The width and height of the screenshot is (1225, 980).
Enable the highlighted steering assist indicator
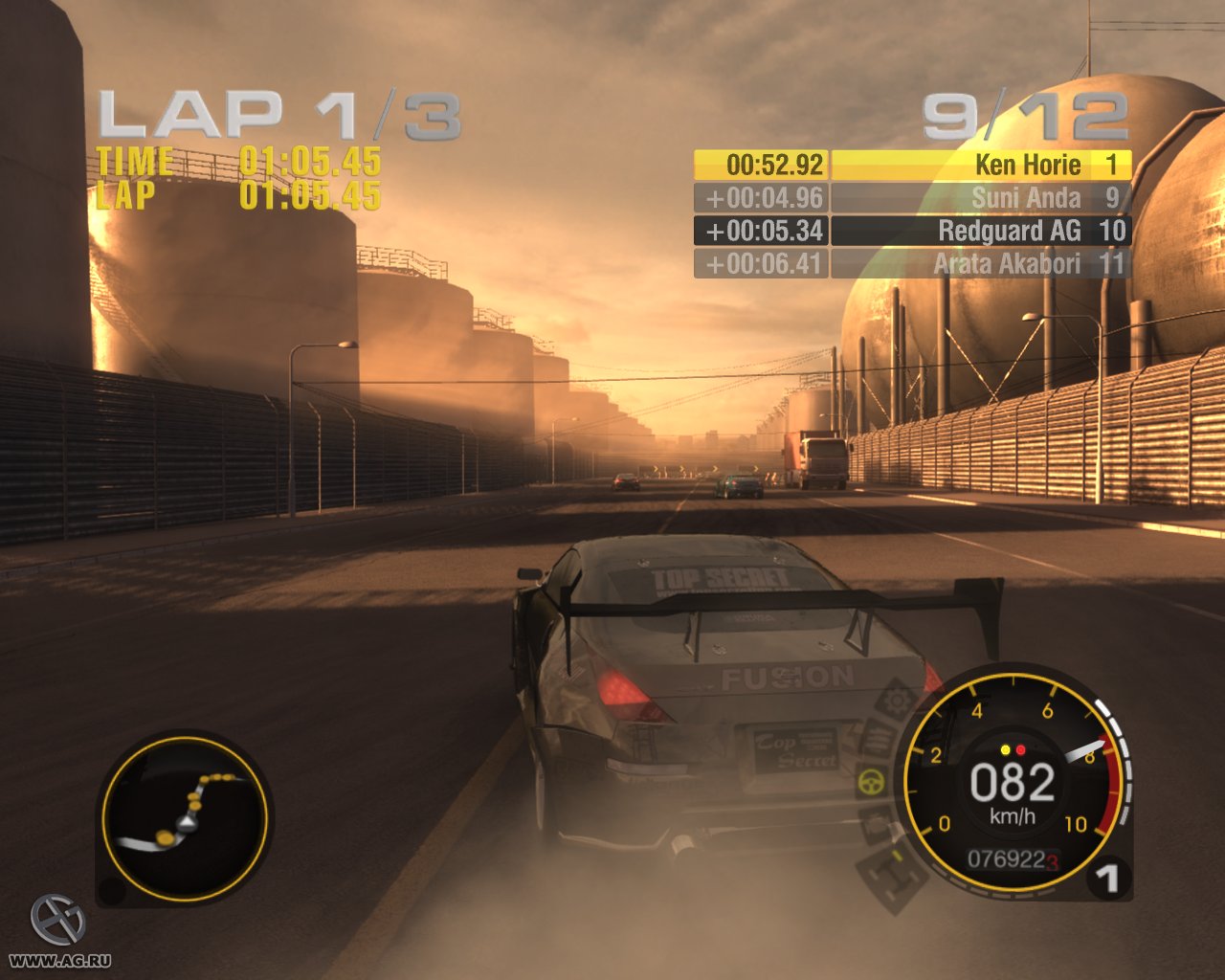coord(872,780)
